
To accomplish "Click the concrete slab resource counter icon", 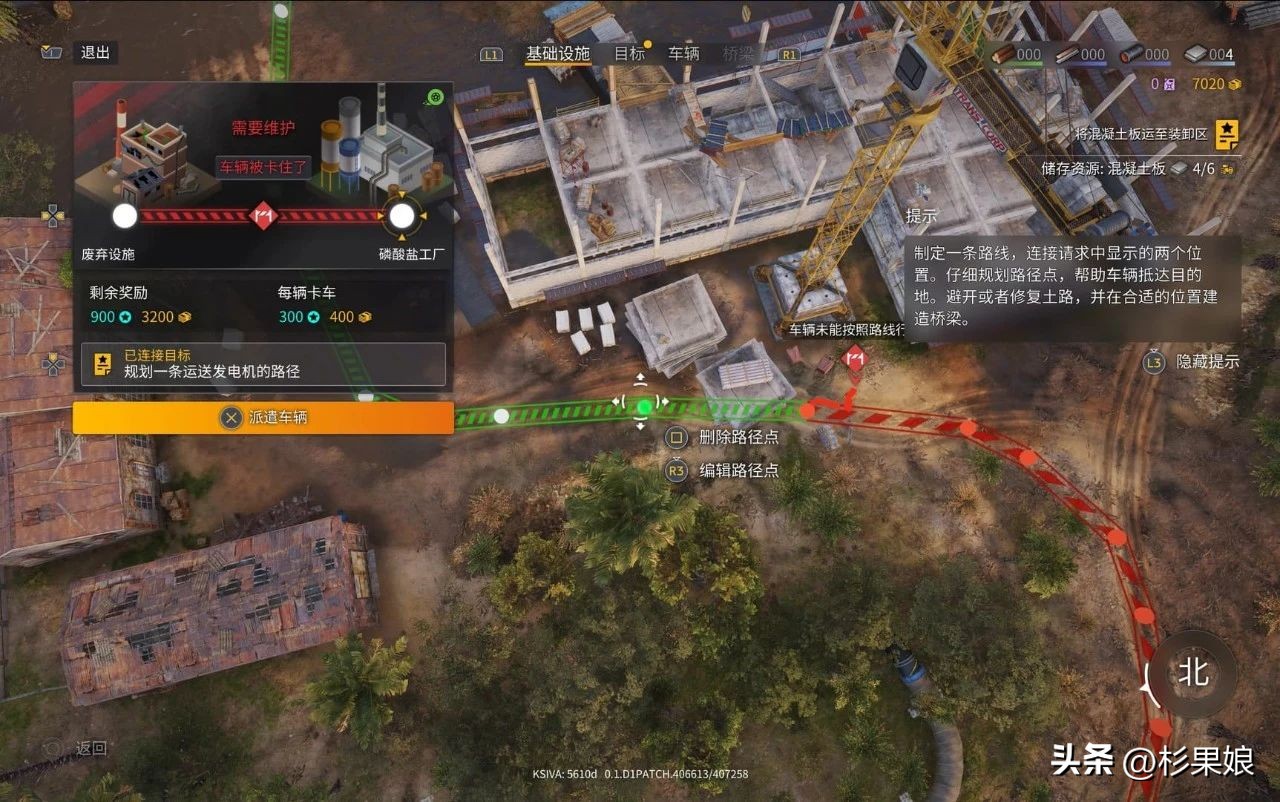I will coord(1196,53).
